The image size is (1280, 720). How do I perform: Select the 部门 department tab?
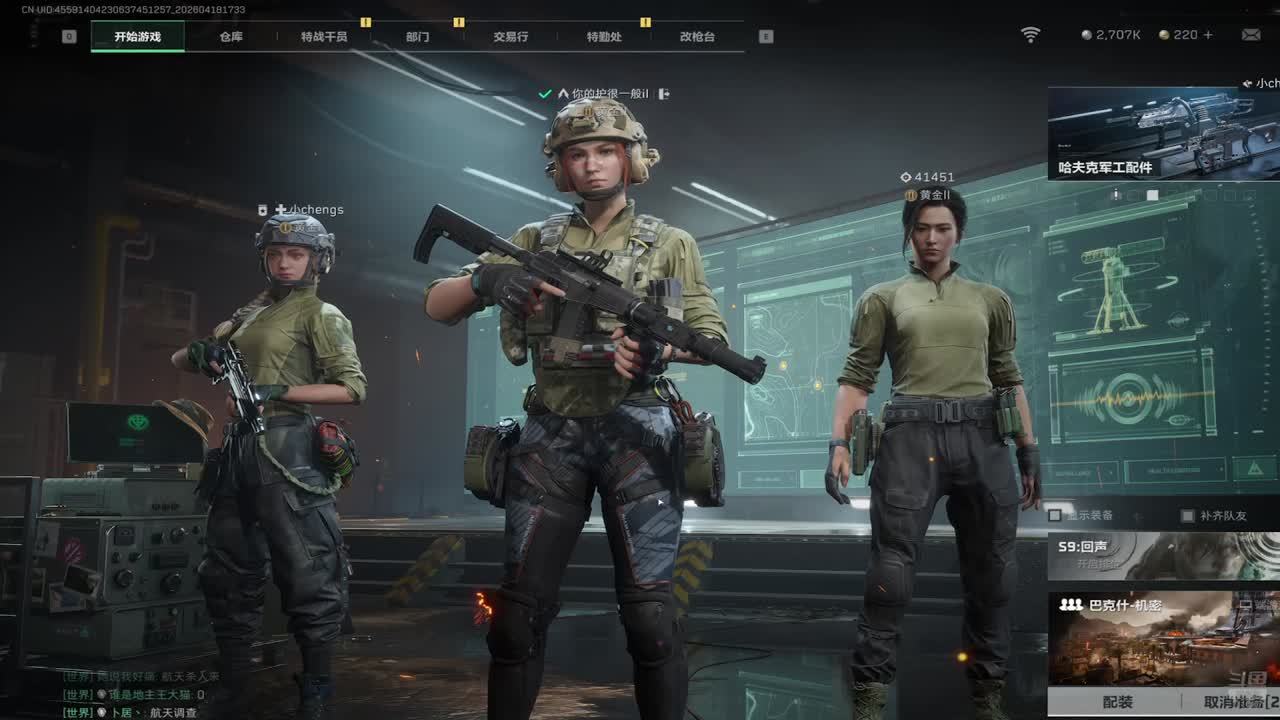tap(418, 37)
